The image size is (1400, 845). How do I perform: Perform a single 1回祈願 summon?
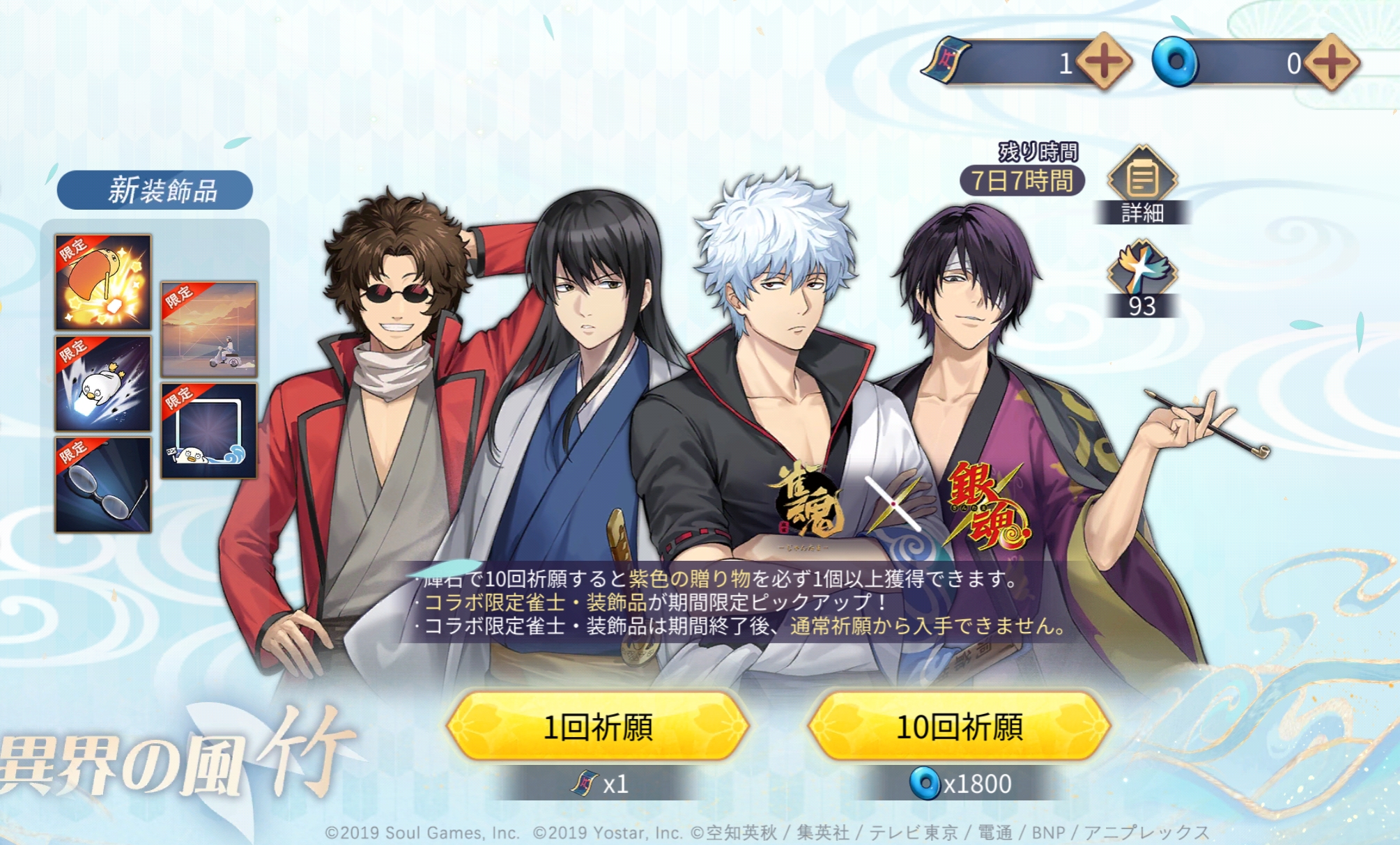598,726
